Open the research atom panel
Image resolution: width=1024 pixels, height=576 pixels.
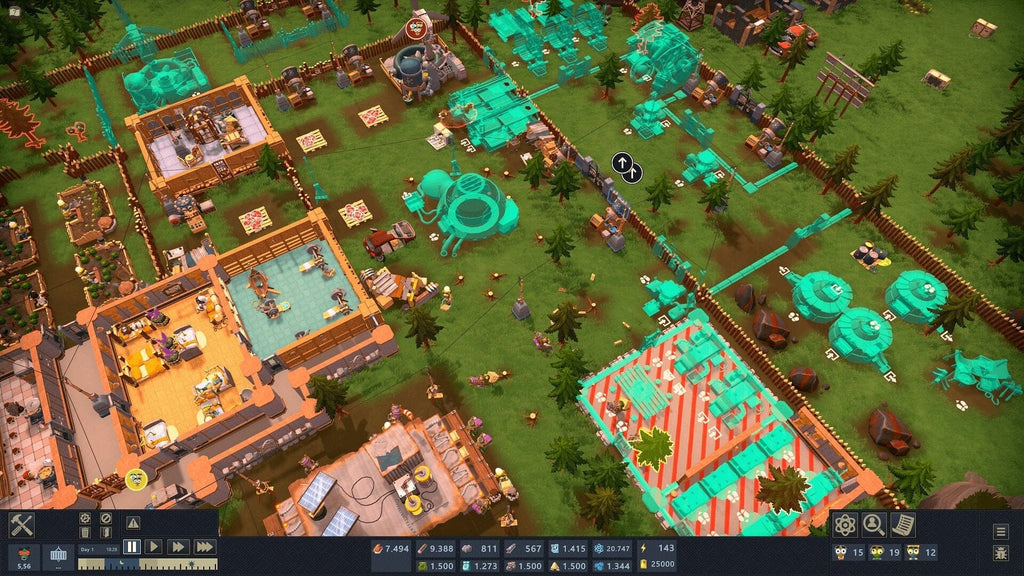(846, 524)
